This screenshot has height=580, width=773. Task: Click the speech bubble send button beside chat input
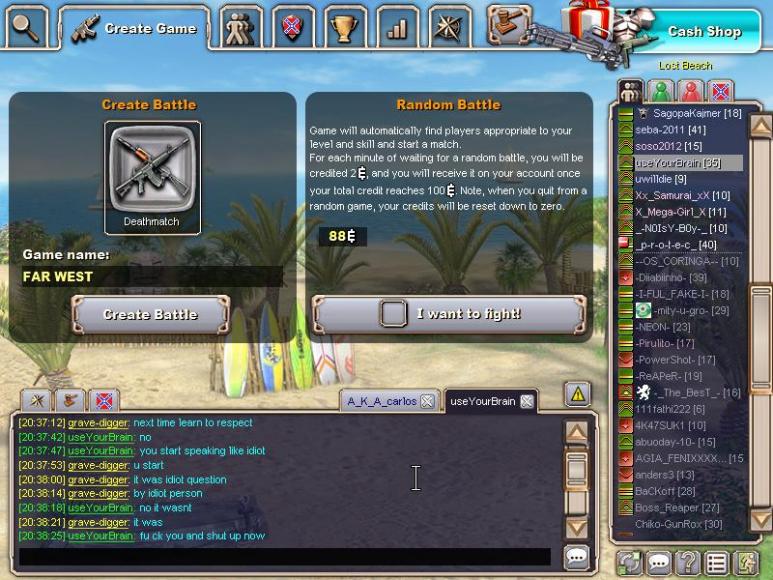click(576, 557)
